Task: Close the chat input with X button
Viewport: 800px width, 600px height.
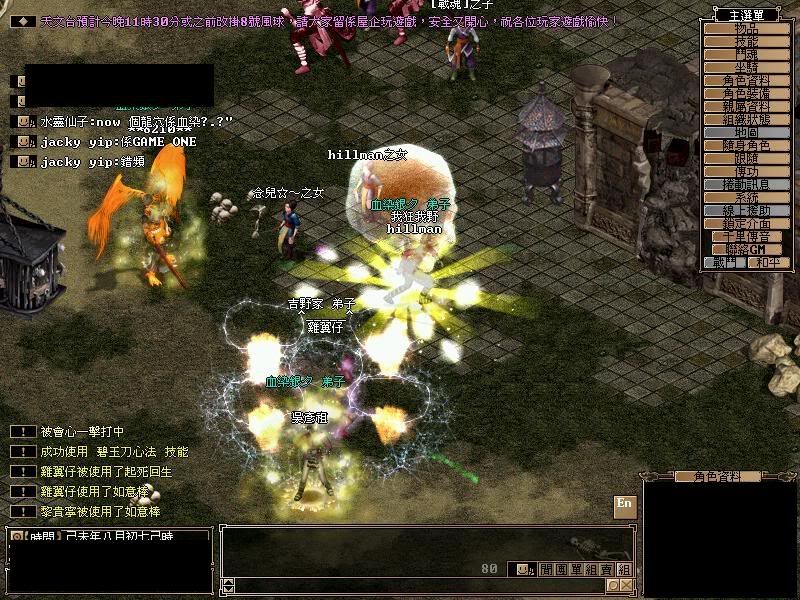Action: click(626, 585)
